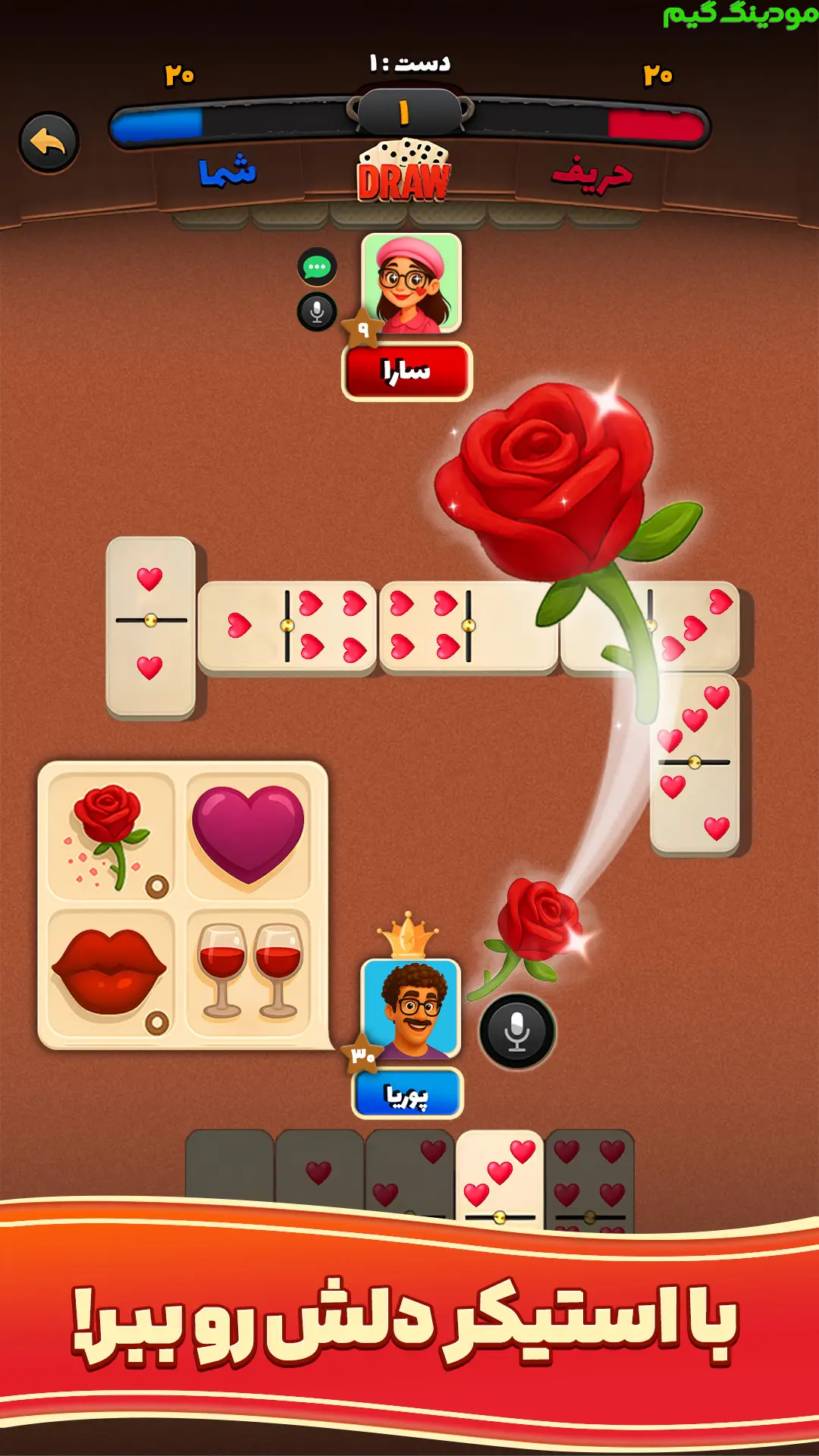This screenshot has width=819, height=1456.
Task: Send the wine glasses sticker
Action: [248, 973]
